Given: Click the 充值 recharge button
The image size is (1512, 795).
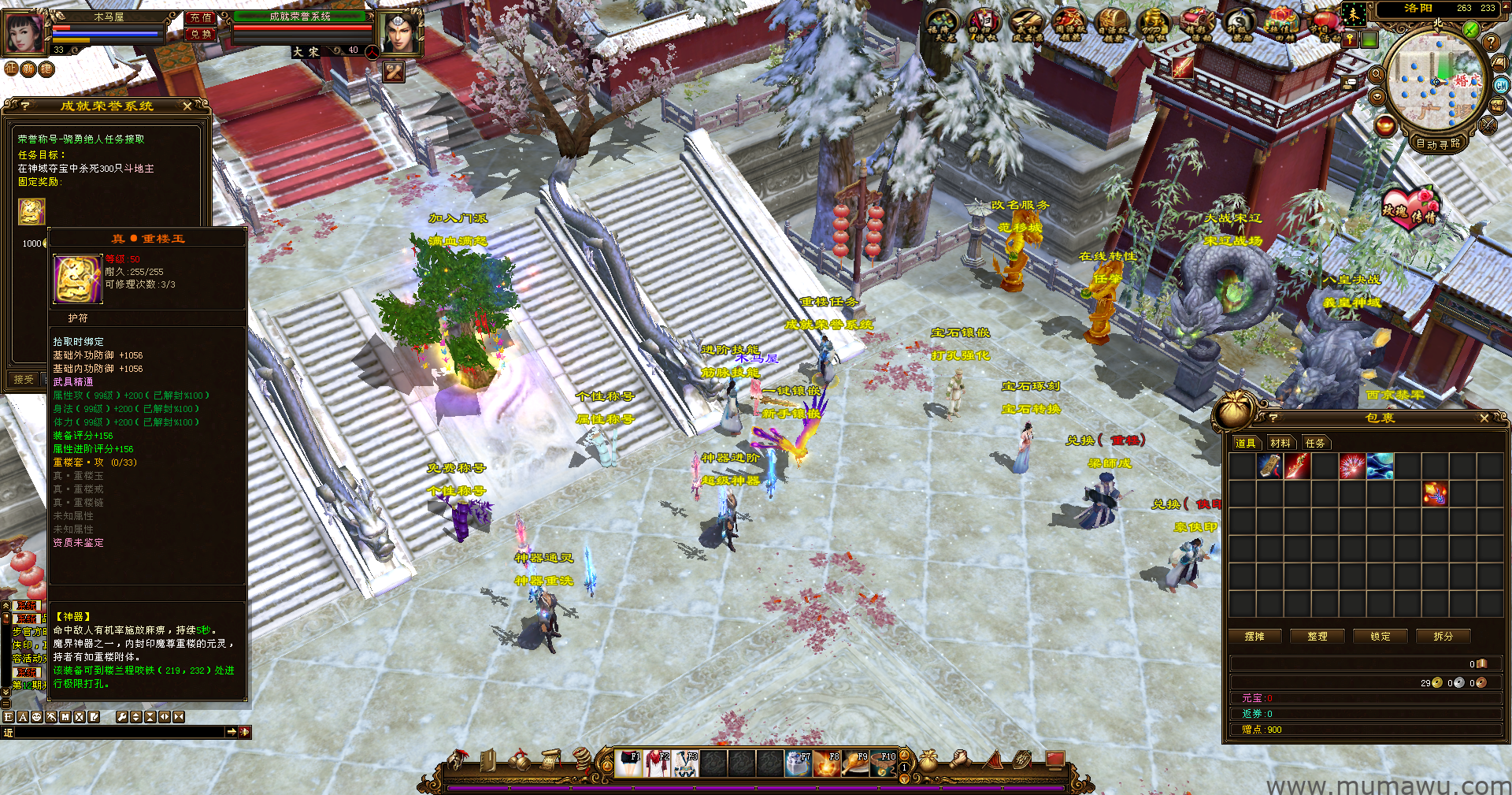Looking at the screenshot, I should click(x=201, y=17).
